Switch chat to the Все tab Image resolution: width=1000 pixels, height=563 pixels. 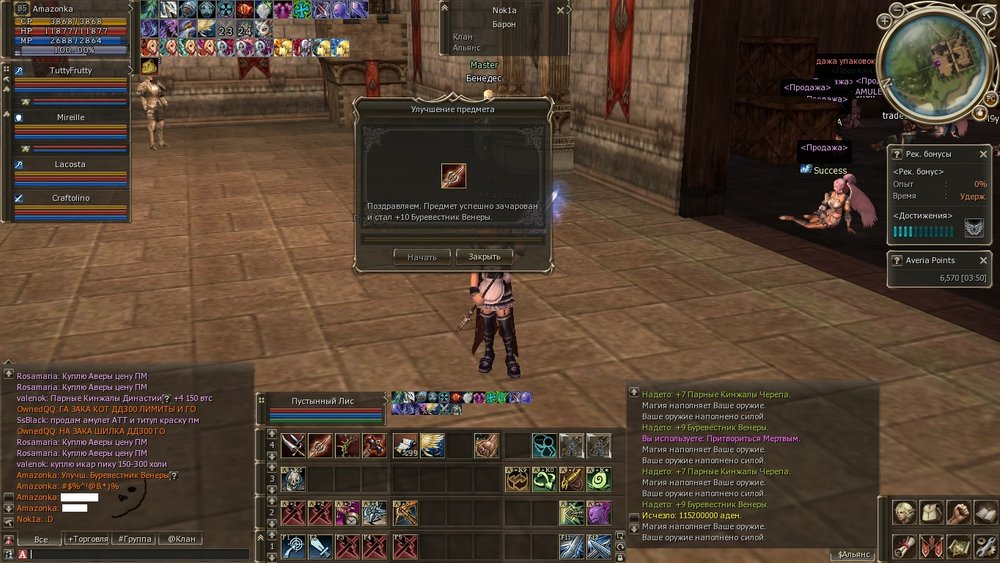coord(40,539)
